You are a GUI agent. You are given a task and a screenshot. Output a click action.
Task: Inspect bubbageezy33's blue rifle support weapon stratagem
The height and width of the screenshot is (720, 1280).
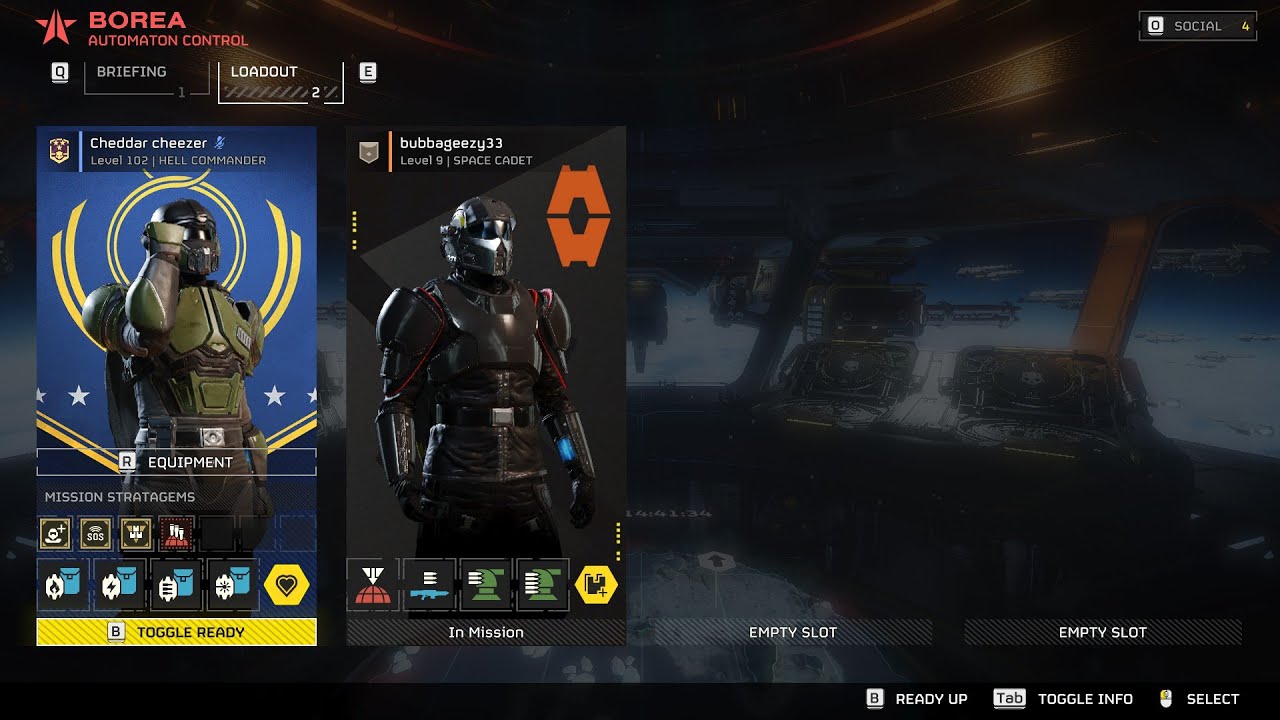[430, 585]
